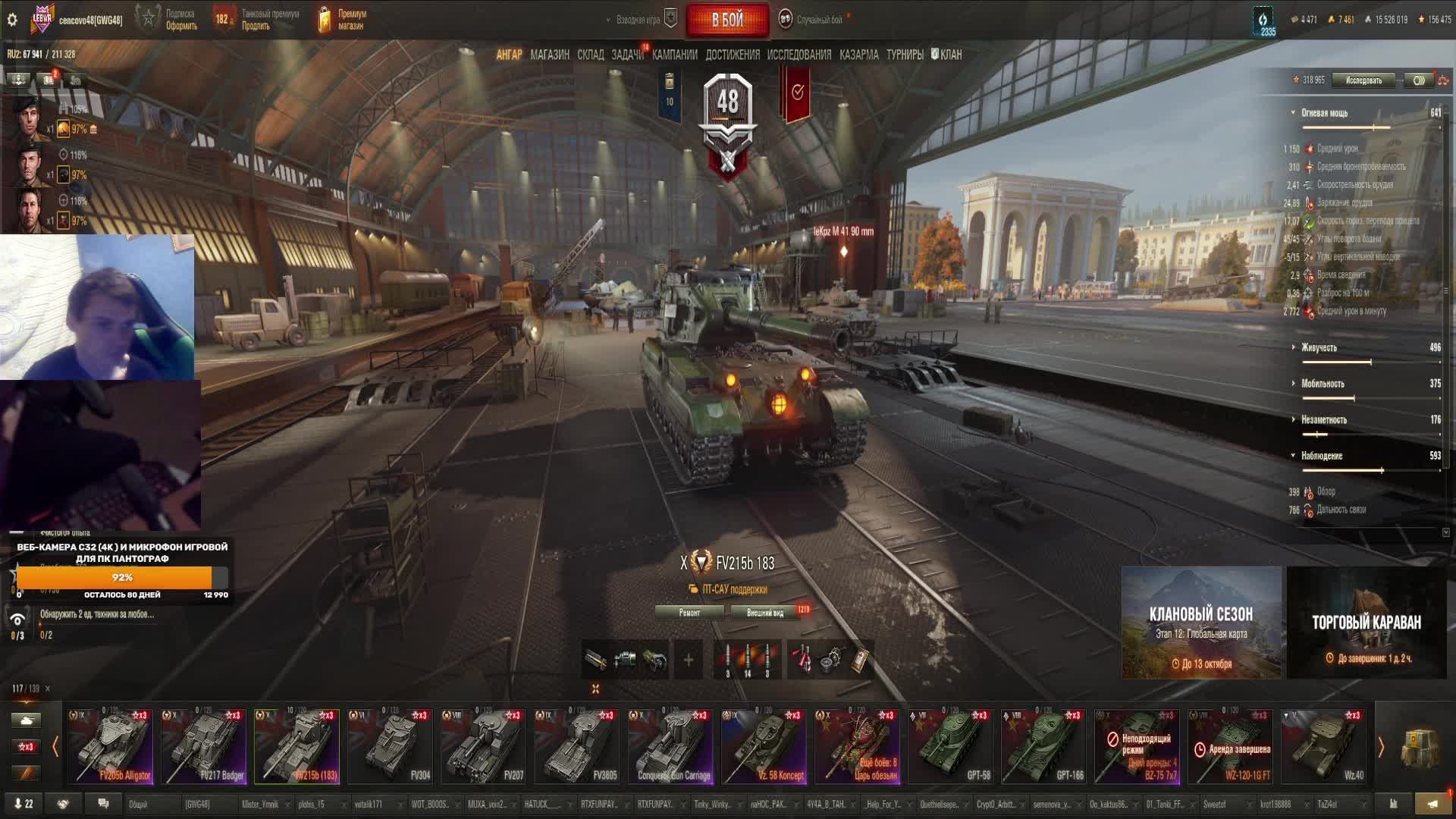Open the МАГАЗИН store tab
Viewport: 1456px width, 819px height.
coord(550,55)
